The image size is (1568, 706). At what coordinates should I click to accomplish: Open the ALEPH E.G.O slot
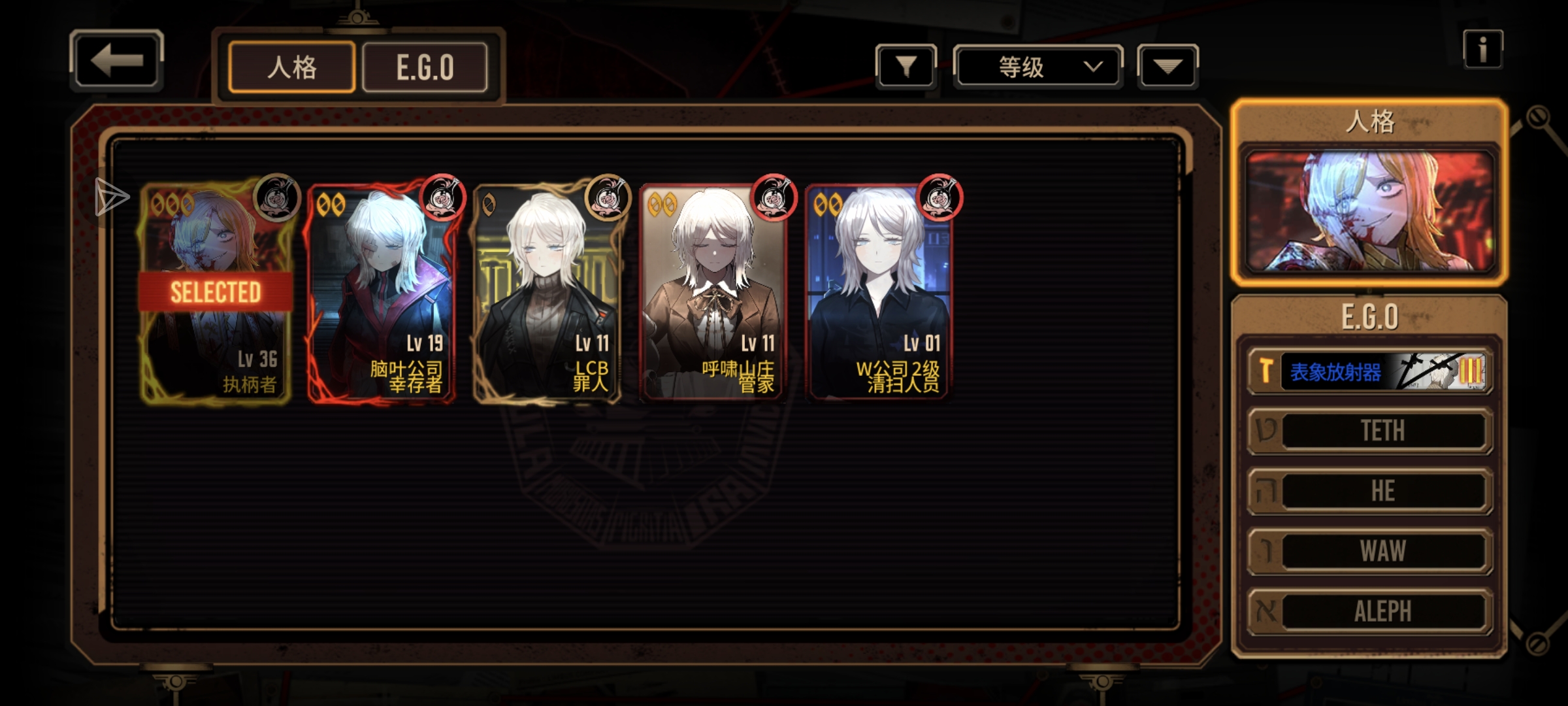point(1369,611)
